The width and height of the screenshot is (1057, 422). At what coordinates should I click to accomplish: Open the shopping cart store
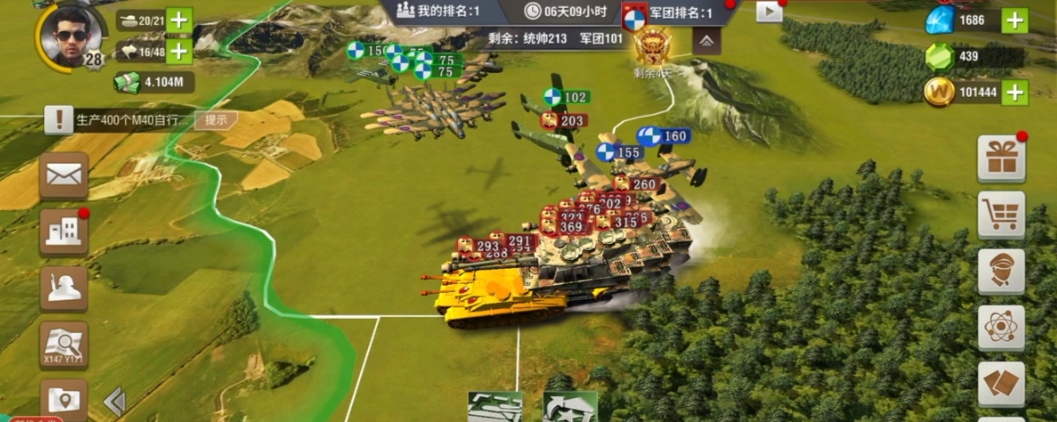pyautogui.click(x=1000, y=215)
